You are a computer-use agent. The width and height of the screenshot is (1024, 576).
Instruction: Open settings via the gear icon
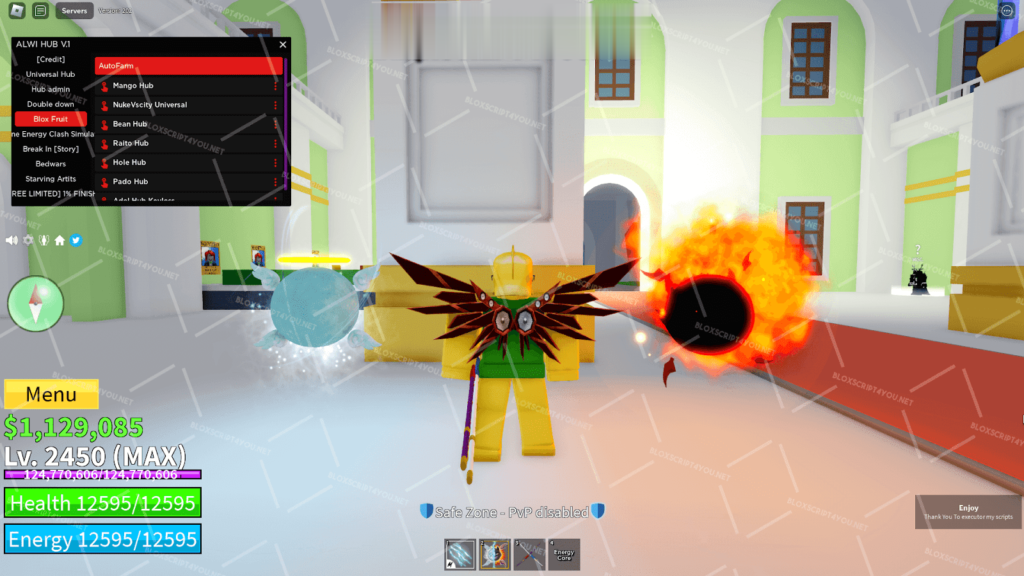pos(29,240)
